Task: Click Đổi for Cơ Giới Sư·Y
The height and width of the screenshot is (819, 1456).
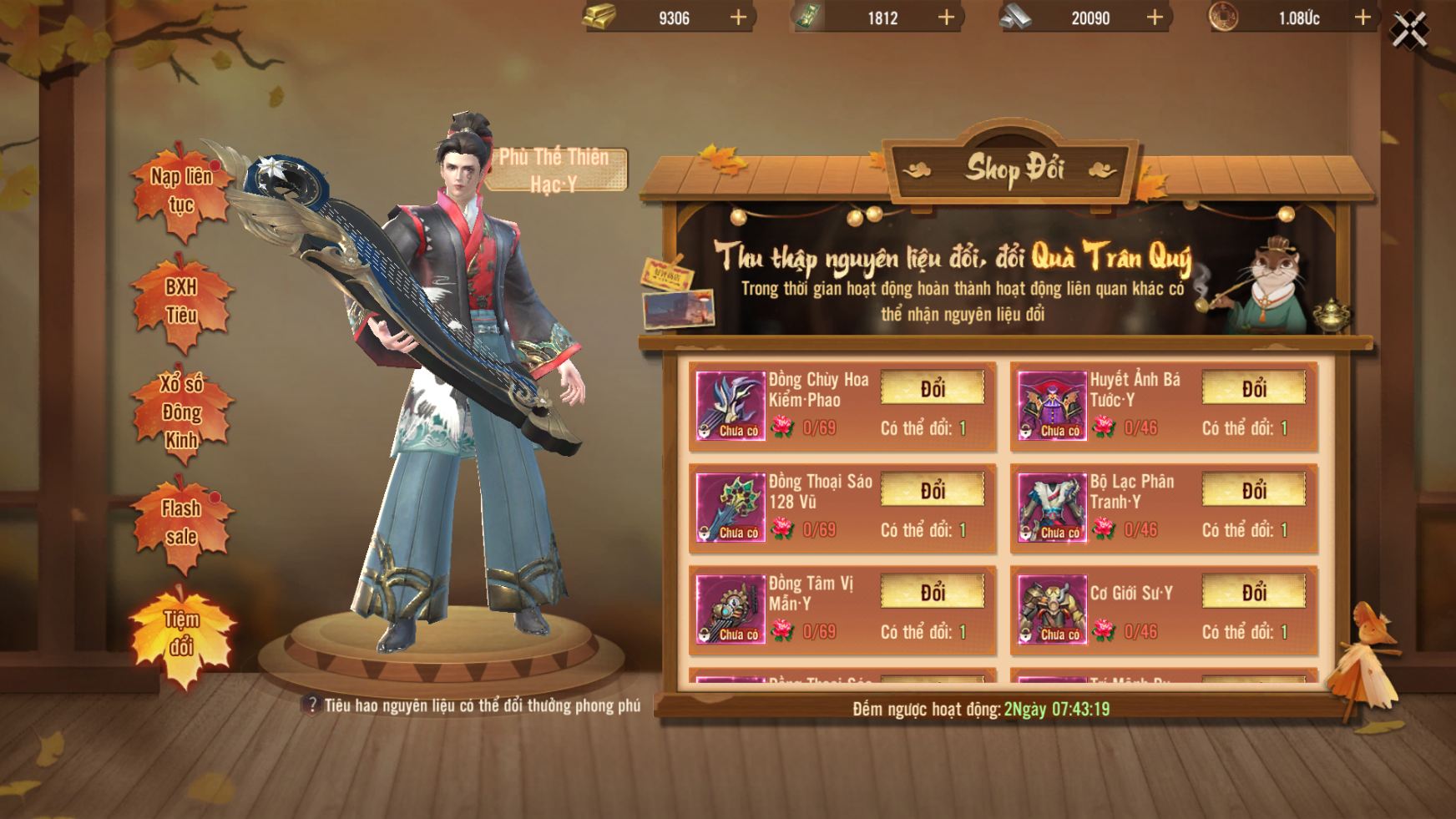Action: click(1253, 593)
